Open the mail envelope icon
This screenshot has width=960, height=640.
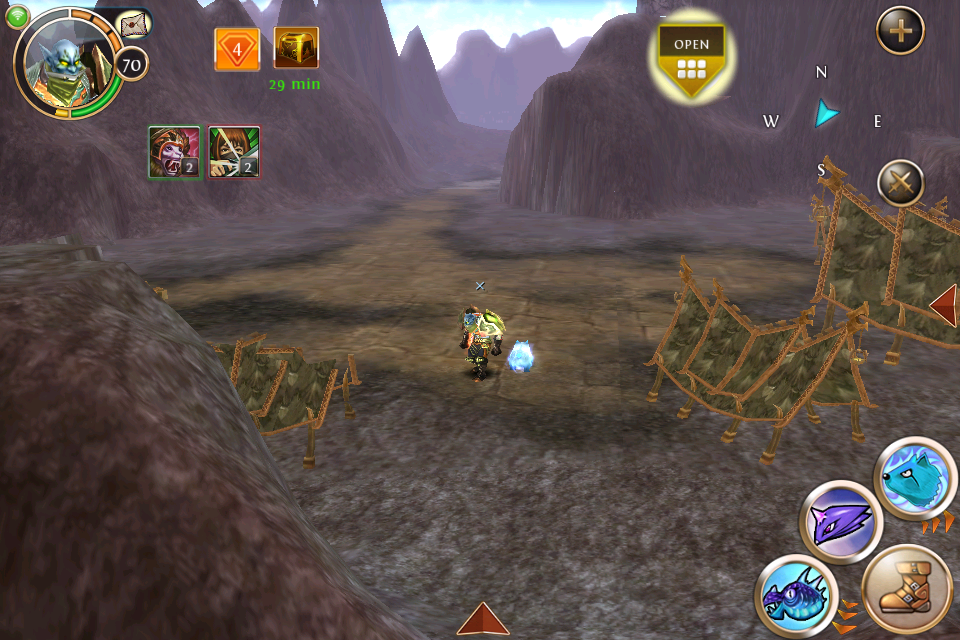click(x=133, y=26)
